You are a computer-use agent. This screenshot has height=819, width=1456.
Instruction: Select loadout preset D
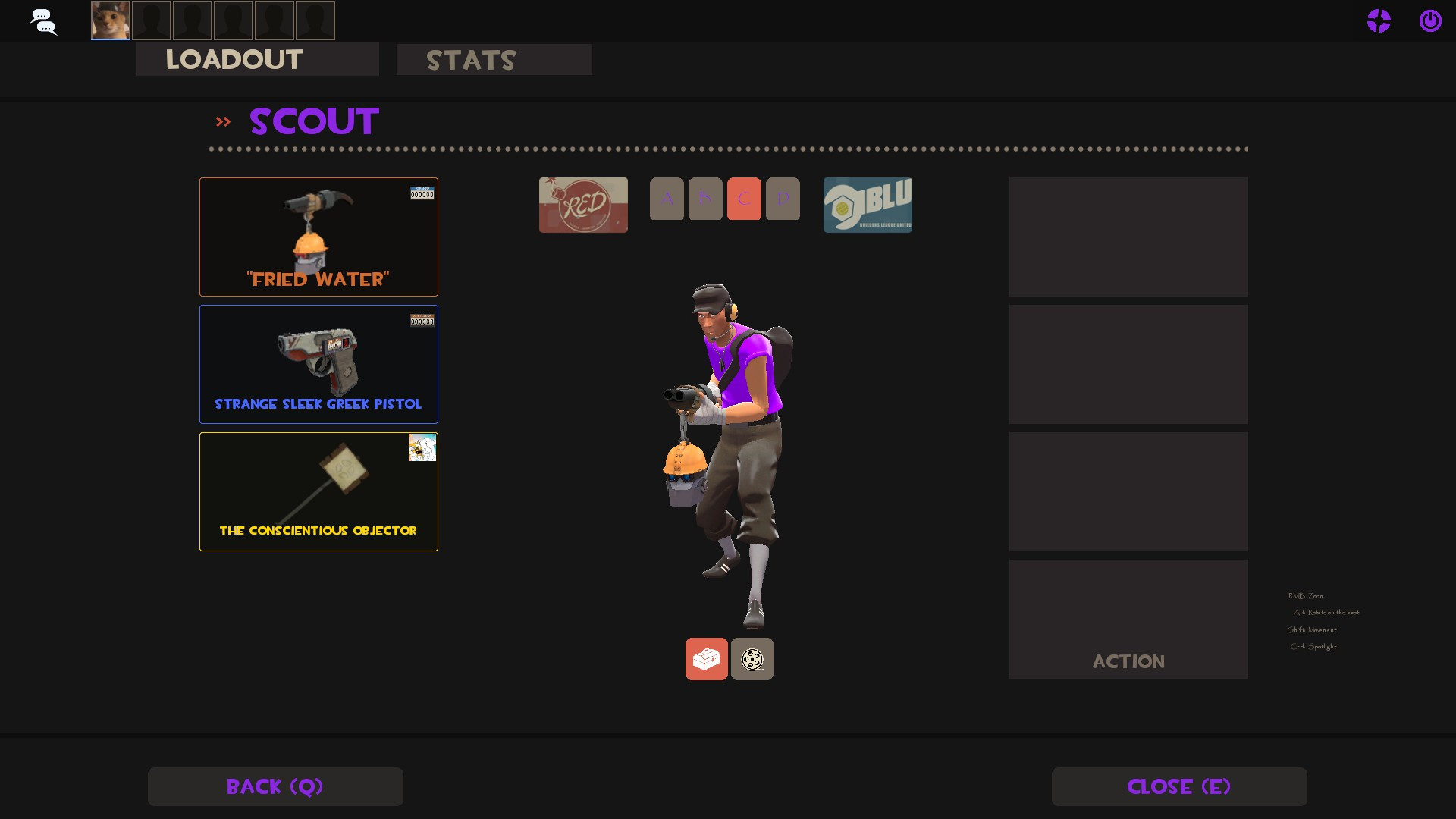782,199
